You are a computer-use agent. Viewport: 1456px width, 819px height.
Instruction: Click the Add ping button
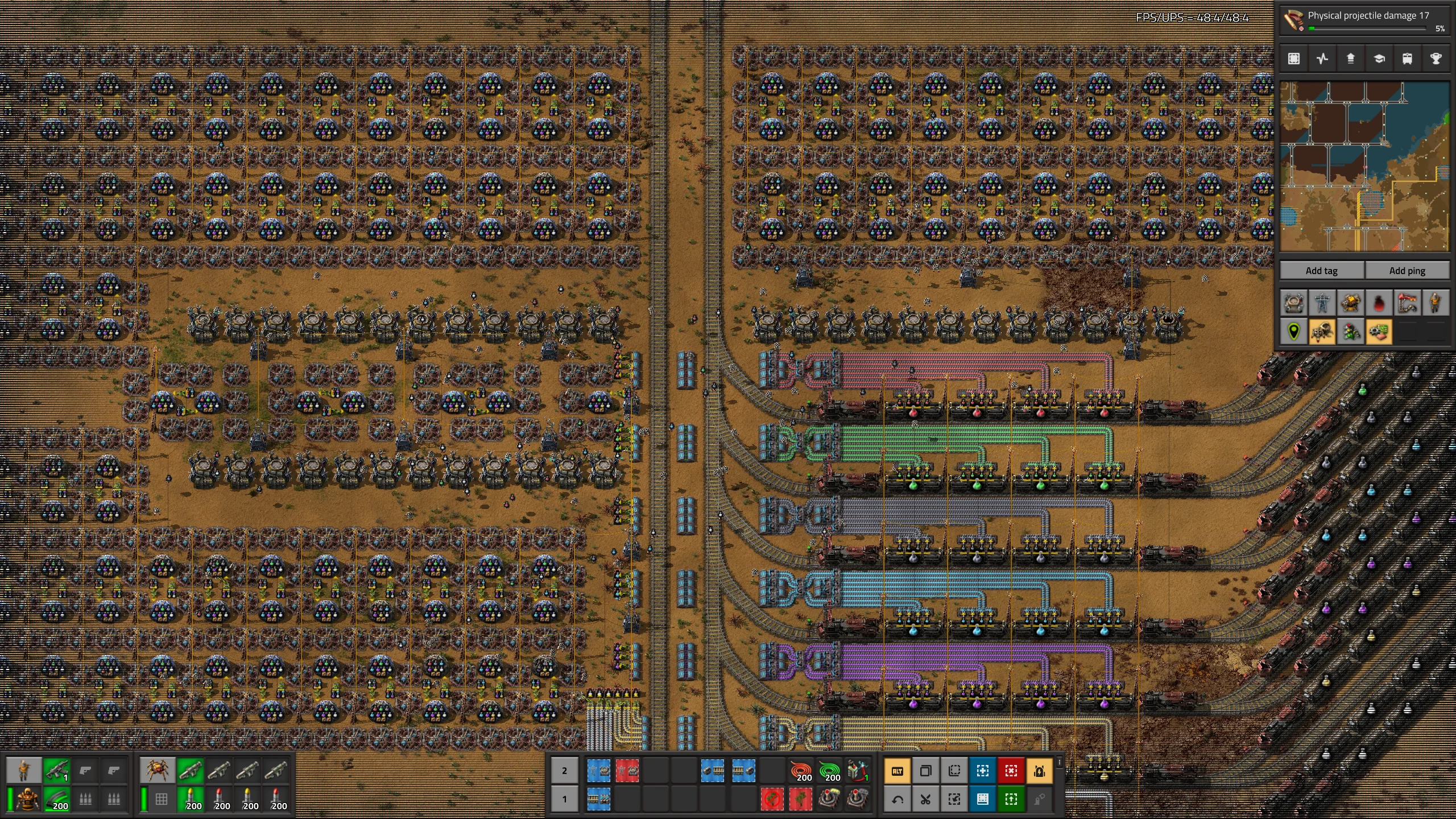[x=1407, y=271]
